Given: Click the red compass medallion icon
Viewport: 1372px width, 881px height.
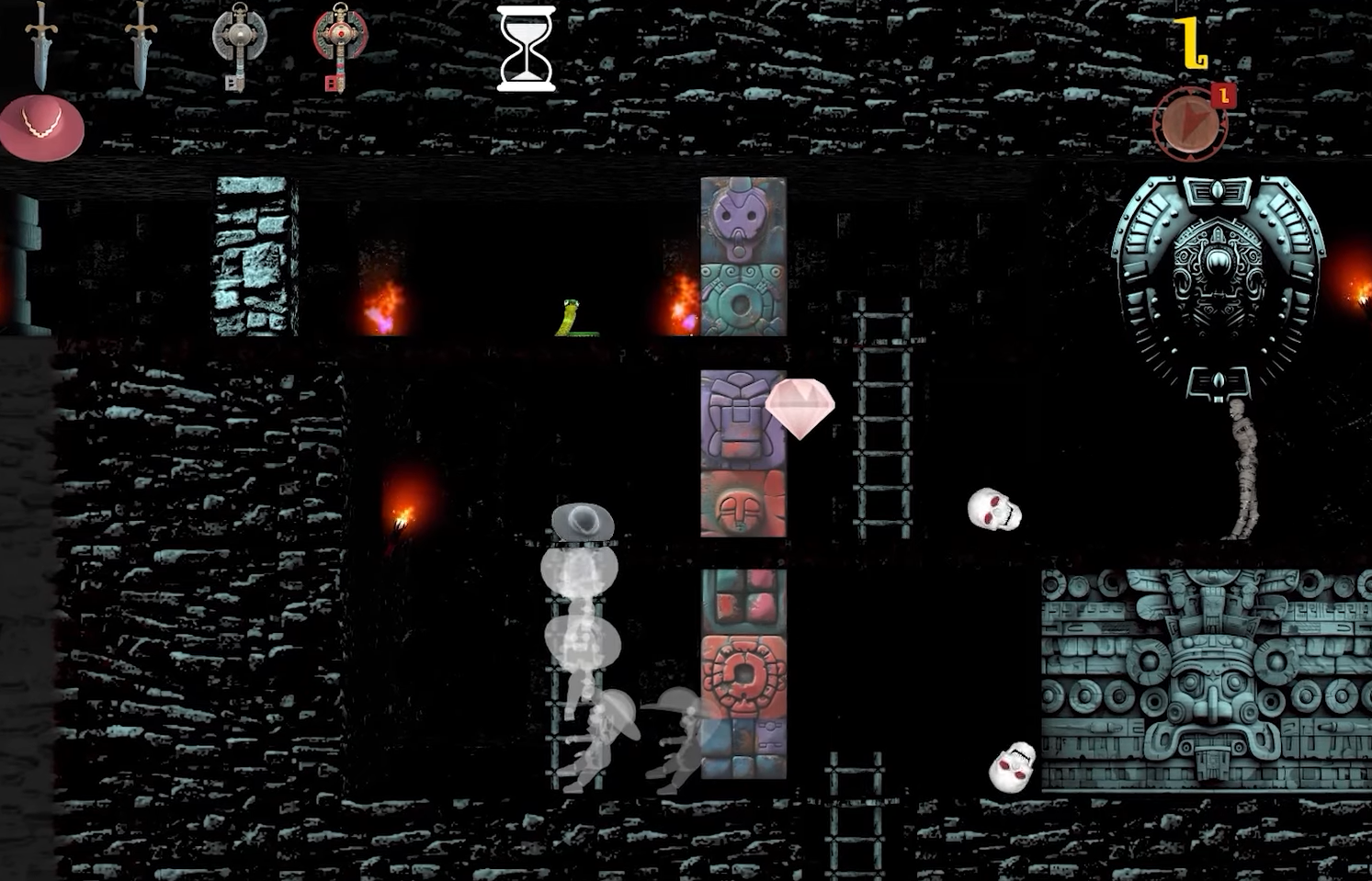Looking at the screenshot, I should (x=1190, y=124).
